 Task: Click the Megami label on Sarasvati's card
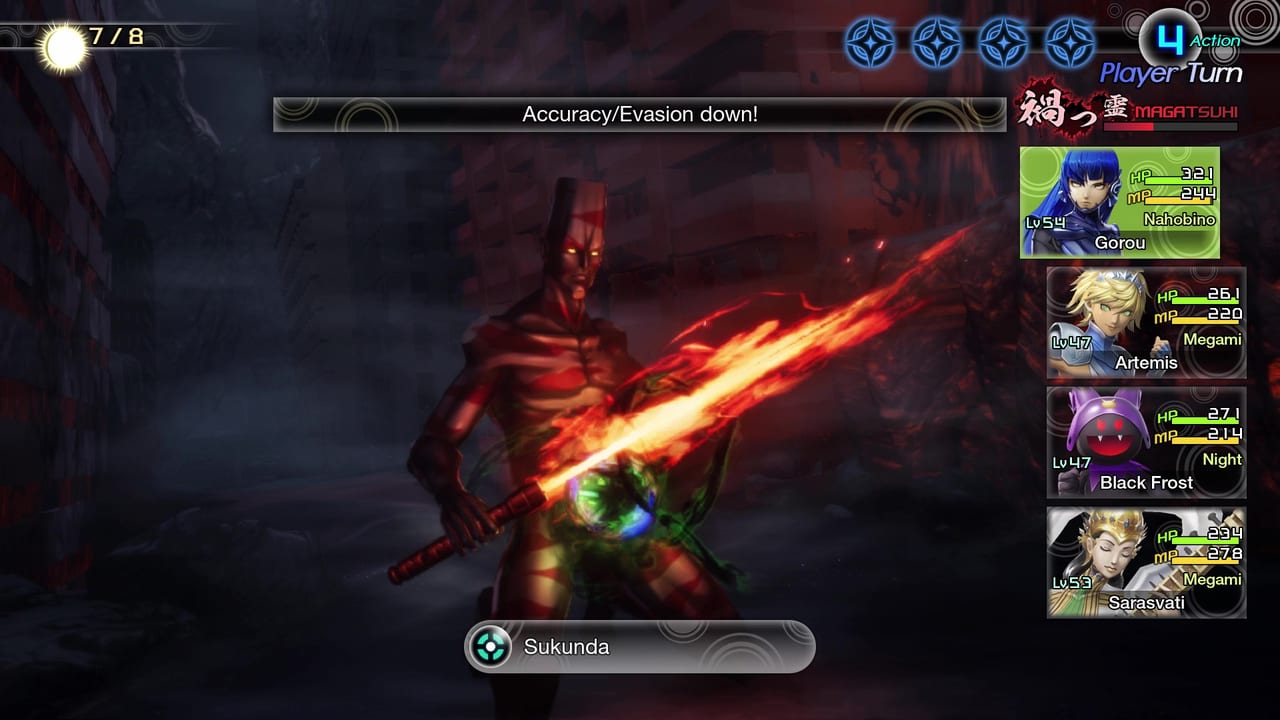tap(1211, 579)
